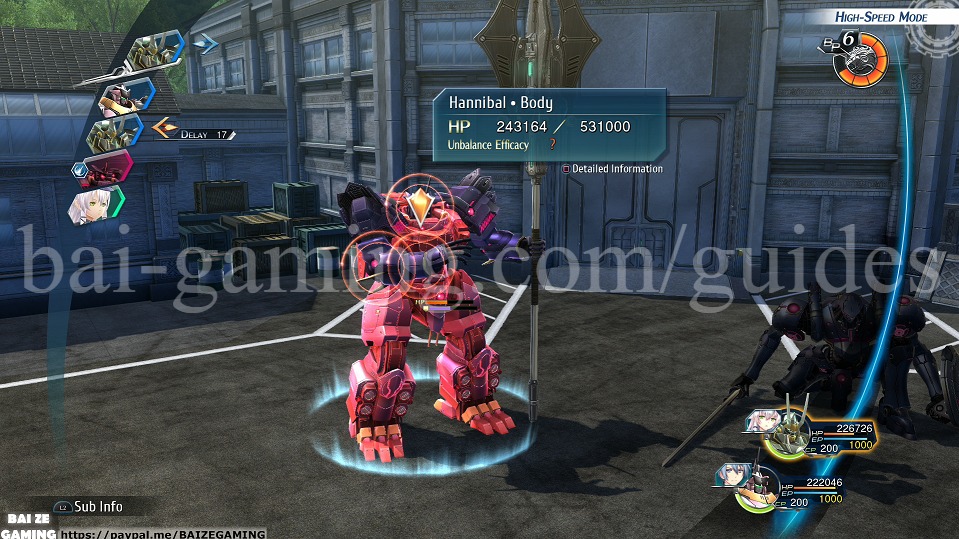Select the red Hannibal mech turn portrait
Viewport: 959px width, 539px height.
106,171
